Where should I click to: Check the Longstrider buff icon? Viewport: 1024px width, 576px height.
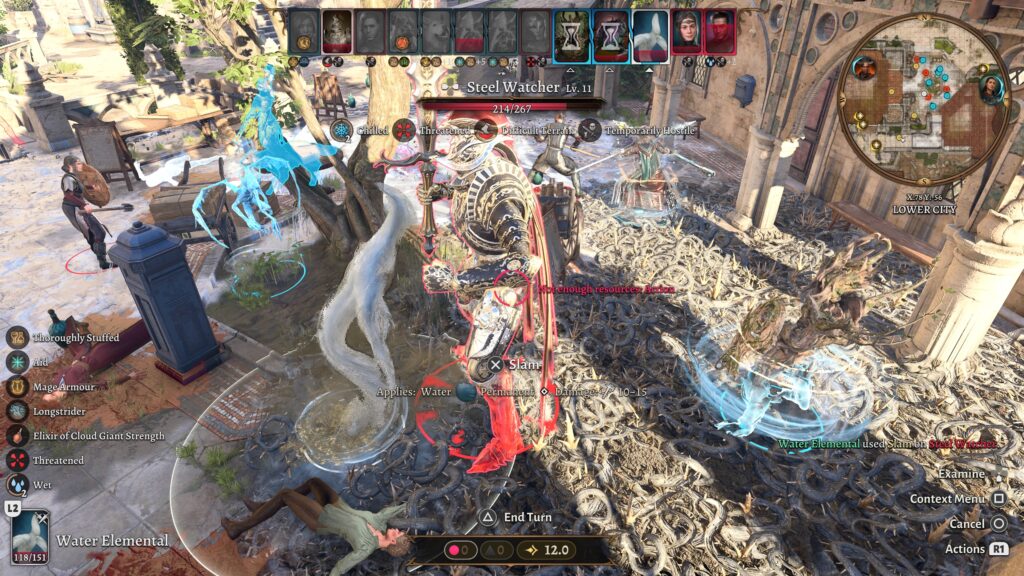17,411
